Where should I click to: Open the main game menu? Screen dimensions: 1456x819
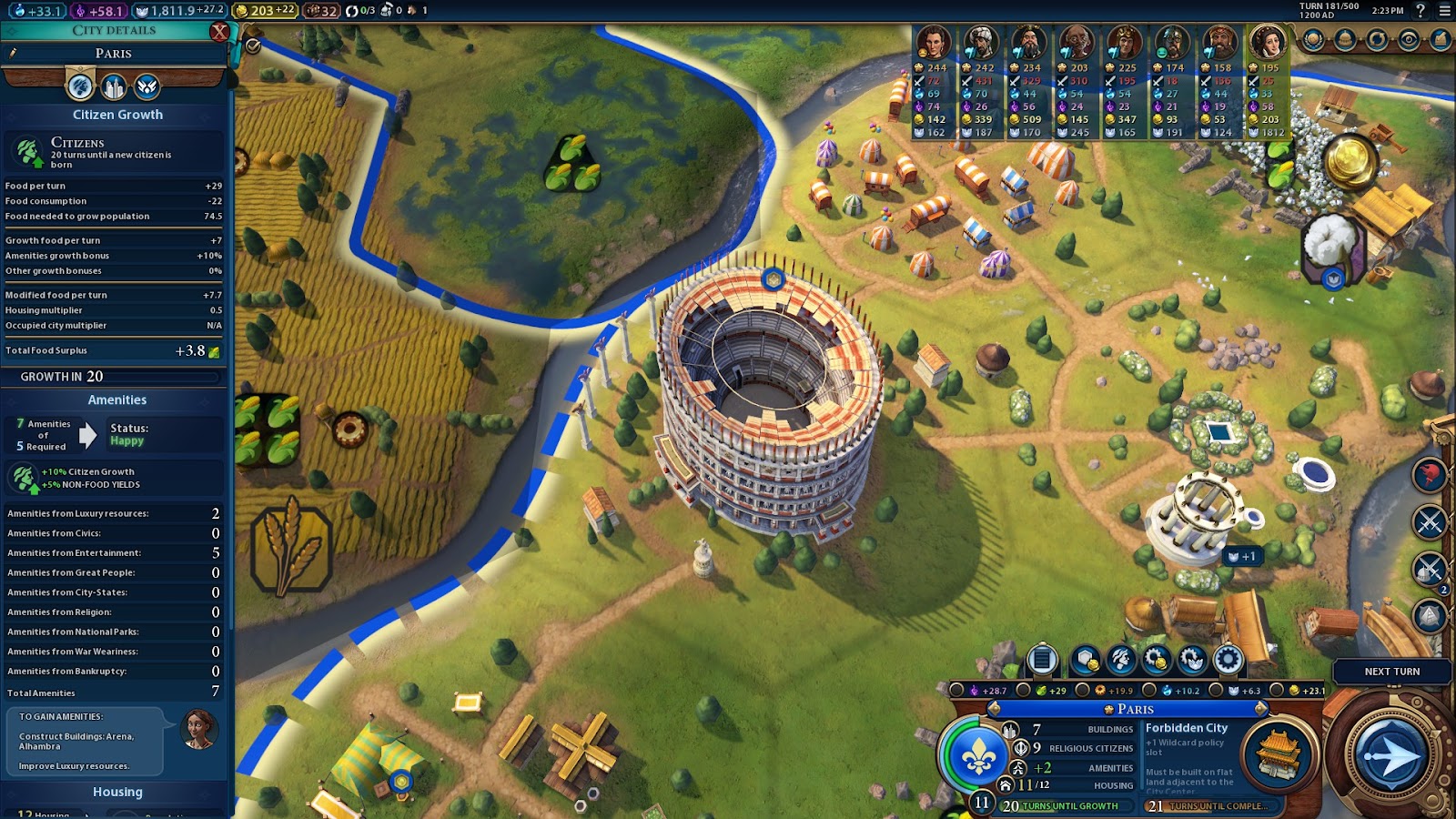point(1444,11)
